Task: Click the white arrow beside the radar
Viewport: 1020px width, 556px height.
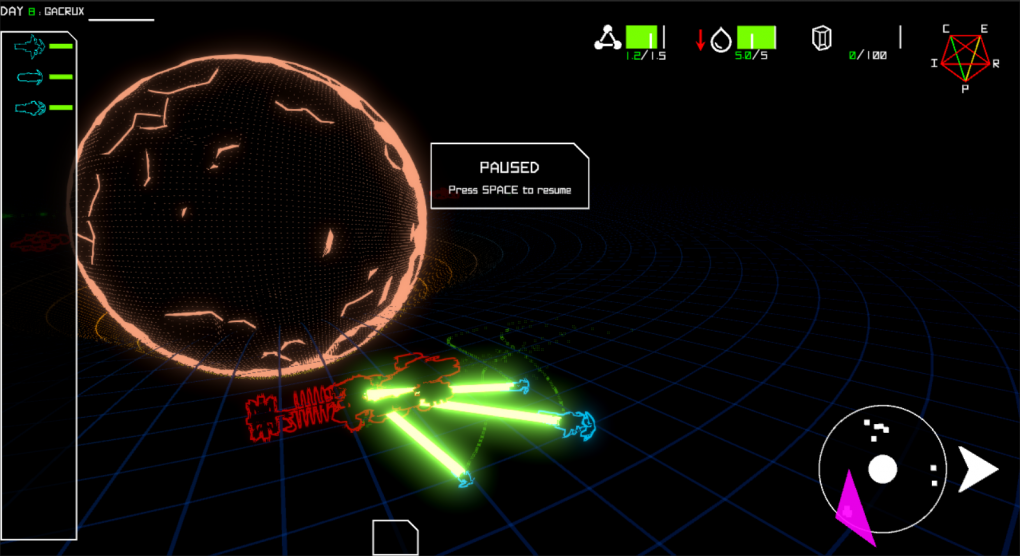Action: pyautogui.click(x=977, y=469)
